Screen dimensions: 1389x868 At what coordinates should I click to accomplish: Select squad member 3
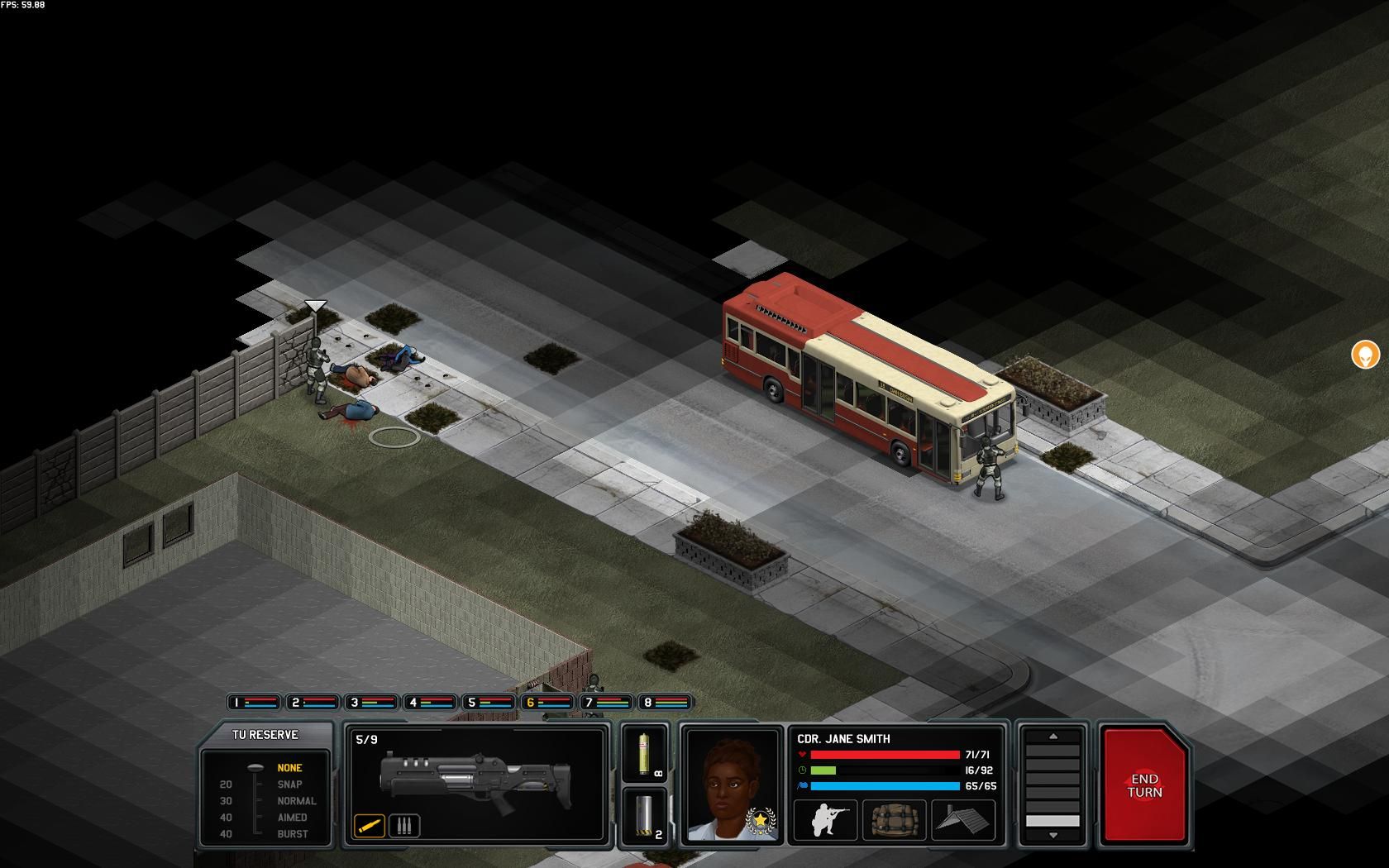(x=371, y=703)
